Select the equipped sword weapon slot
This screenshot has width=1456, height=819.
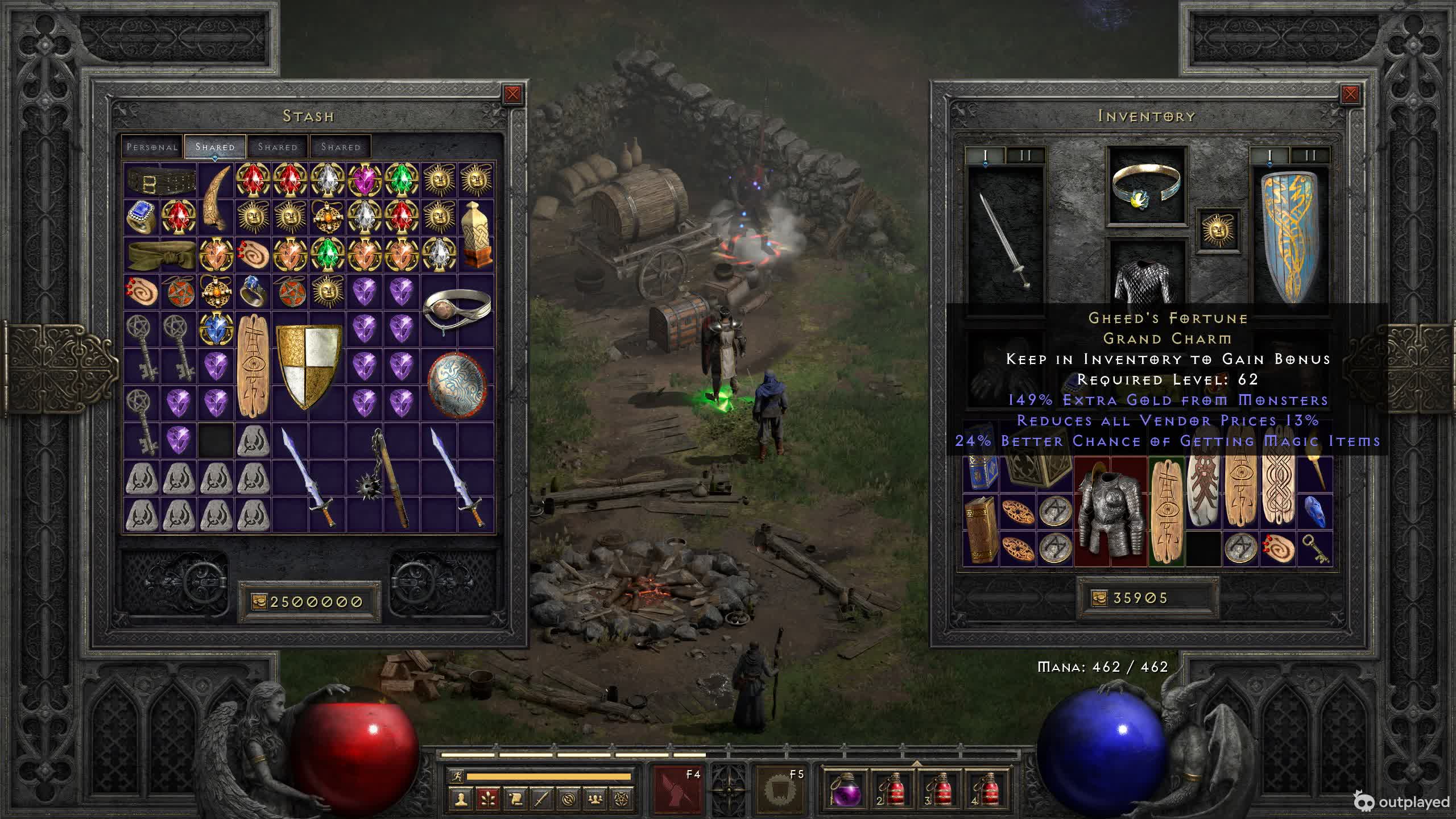(1006, 239)
